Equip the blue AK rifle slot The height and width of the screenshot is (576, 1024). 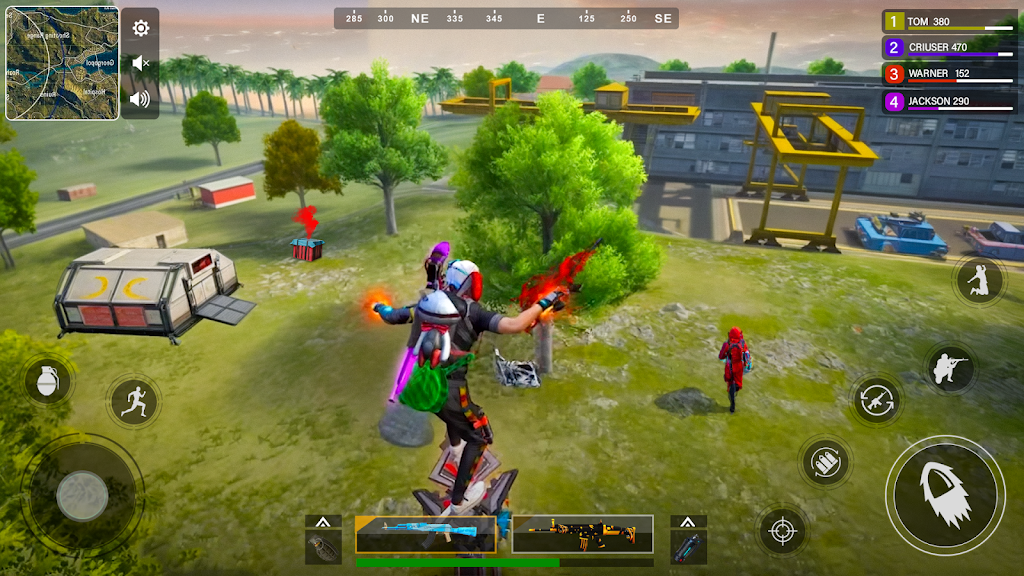pyautogui.click(x=425, y=534)
